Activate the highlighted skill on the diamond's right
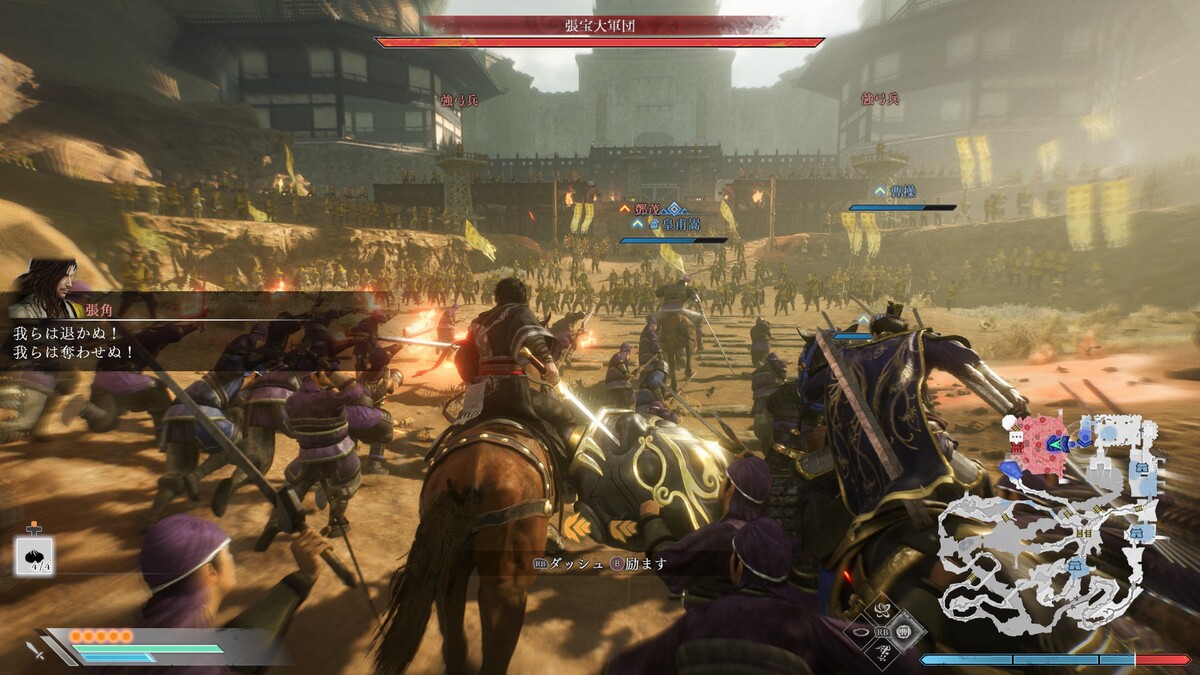Viewport: 1200px width, 675px height. click(x=904, y=631)
